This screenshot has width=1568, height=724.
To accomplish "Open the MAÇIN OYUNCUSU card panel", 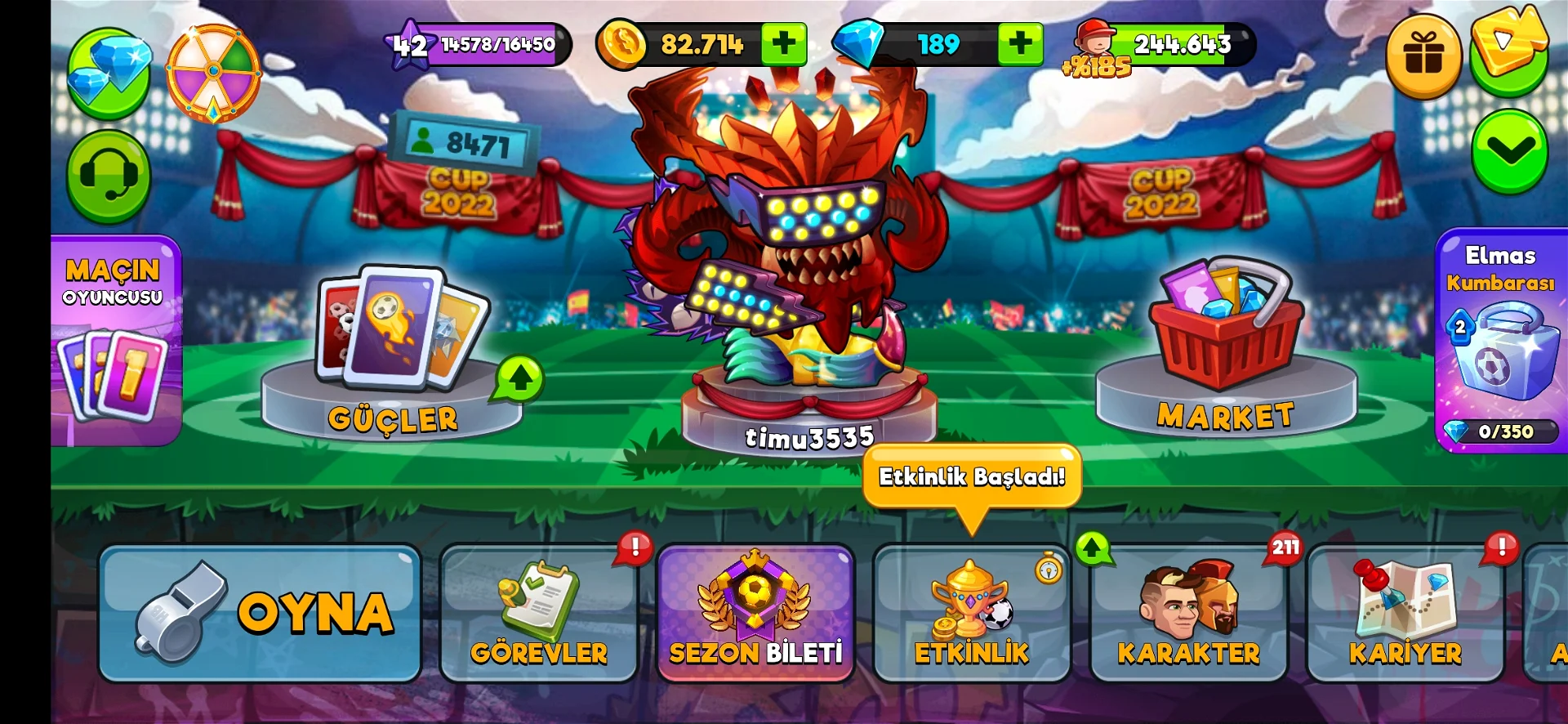I will (x=115, y=341).
